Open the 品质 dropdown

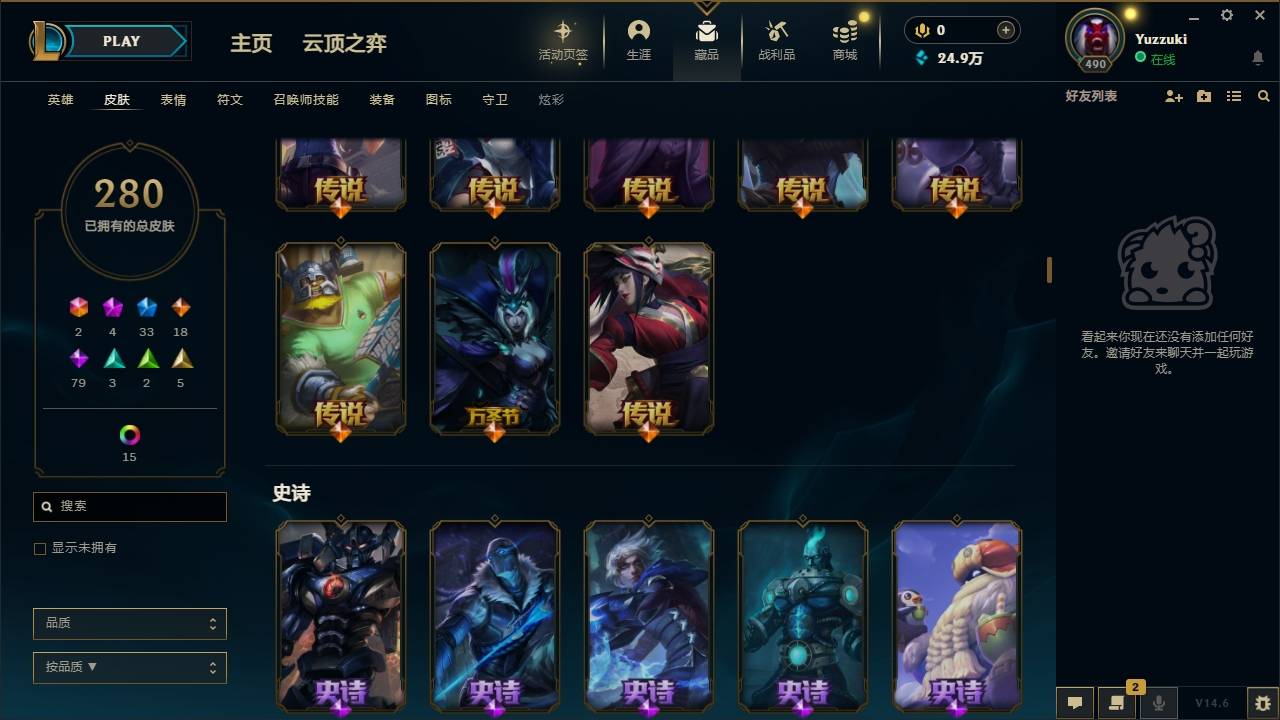[129, 623]
